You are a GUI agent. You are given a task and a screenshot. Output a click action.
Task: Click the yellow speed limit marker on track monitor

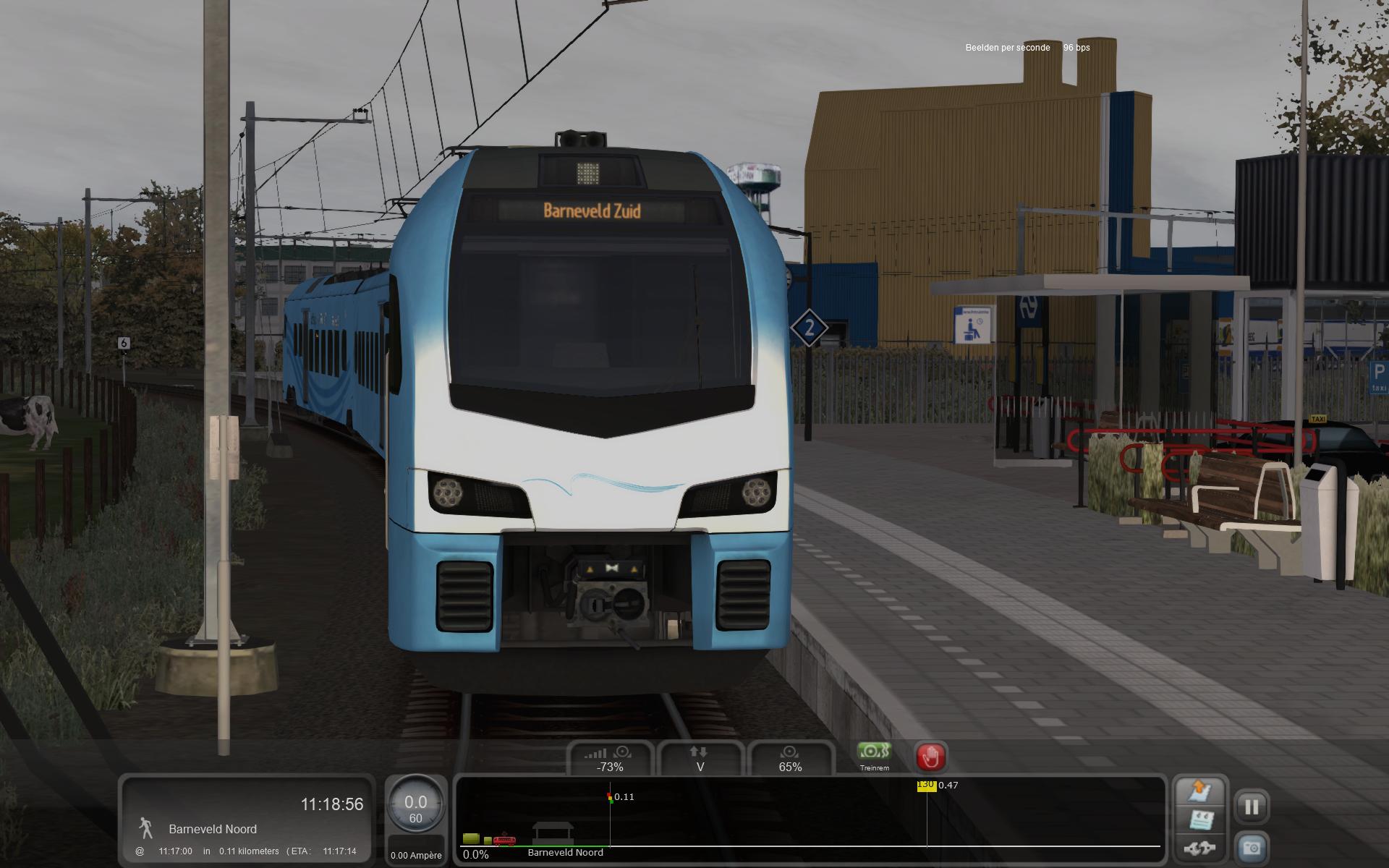coord(926,786)
